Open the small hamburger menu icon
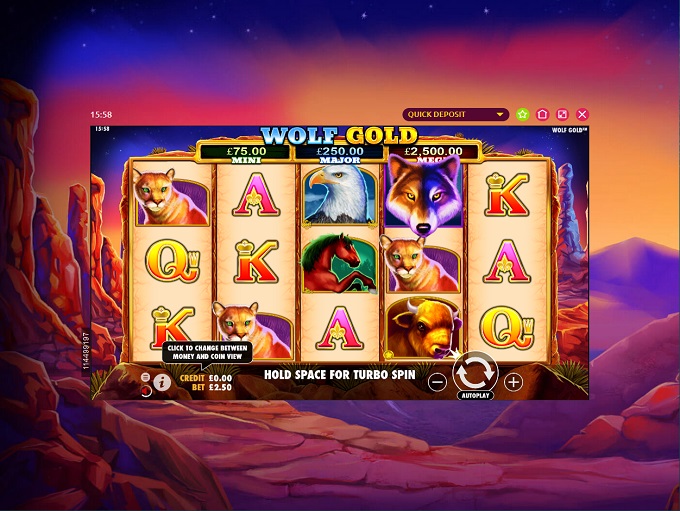The width and height of the screenshot is (680, 511). coord(146,377)
